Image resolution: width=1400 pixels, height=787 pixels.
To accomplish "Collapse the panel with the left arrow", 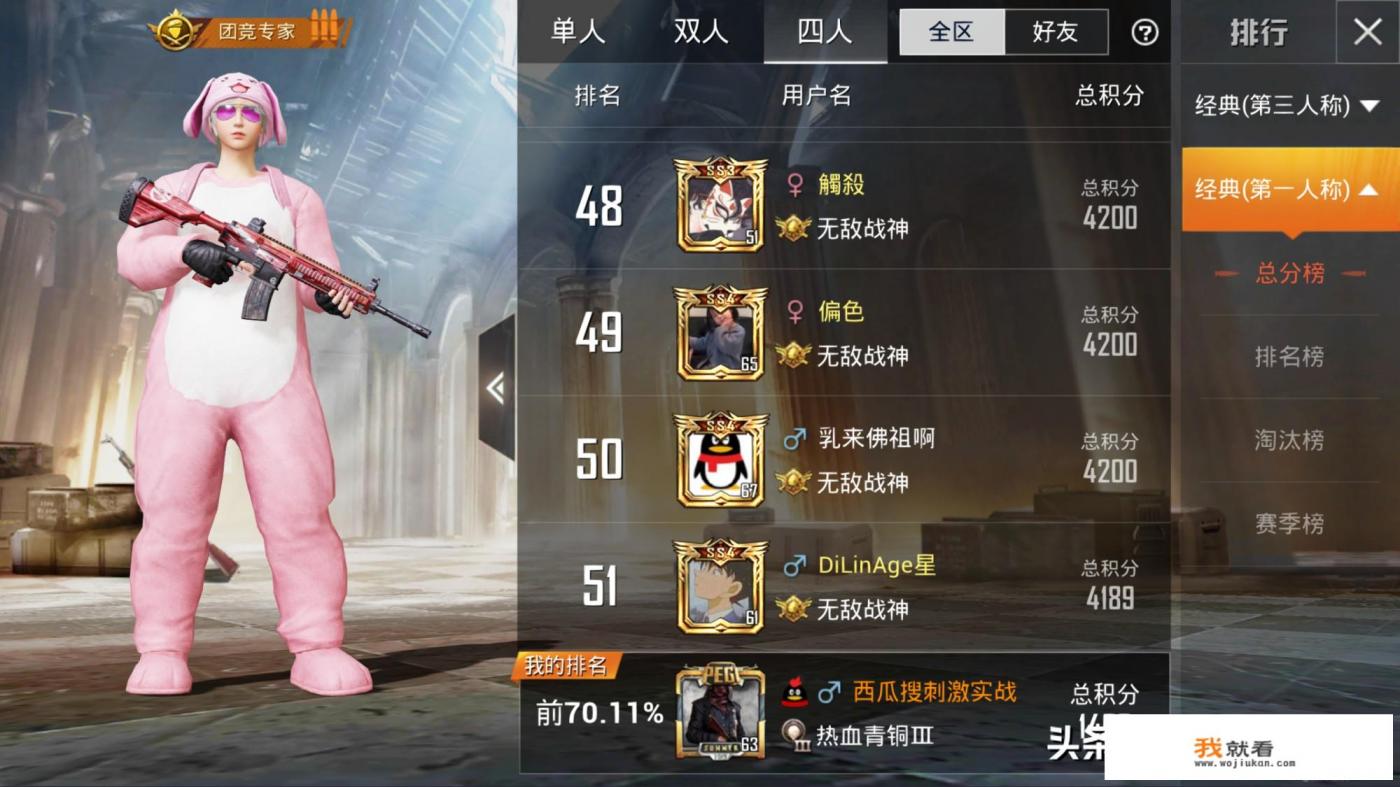I will 496,388.
